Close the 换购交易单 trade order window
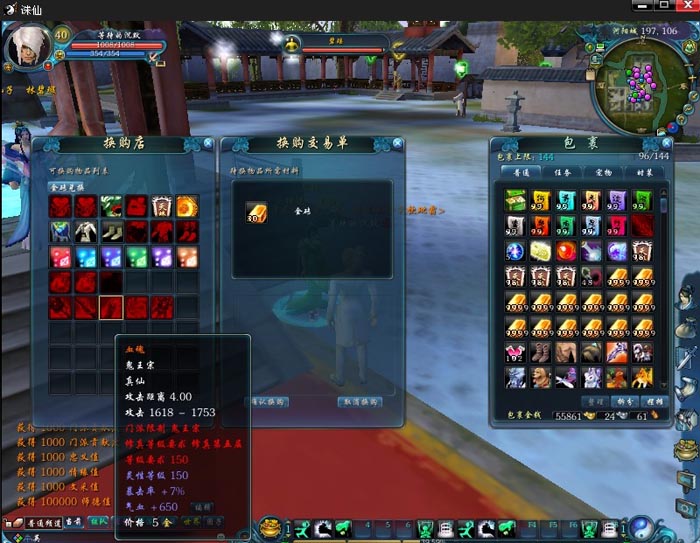 (x=397, y=144)
